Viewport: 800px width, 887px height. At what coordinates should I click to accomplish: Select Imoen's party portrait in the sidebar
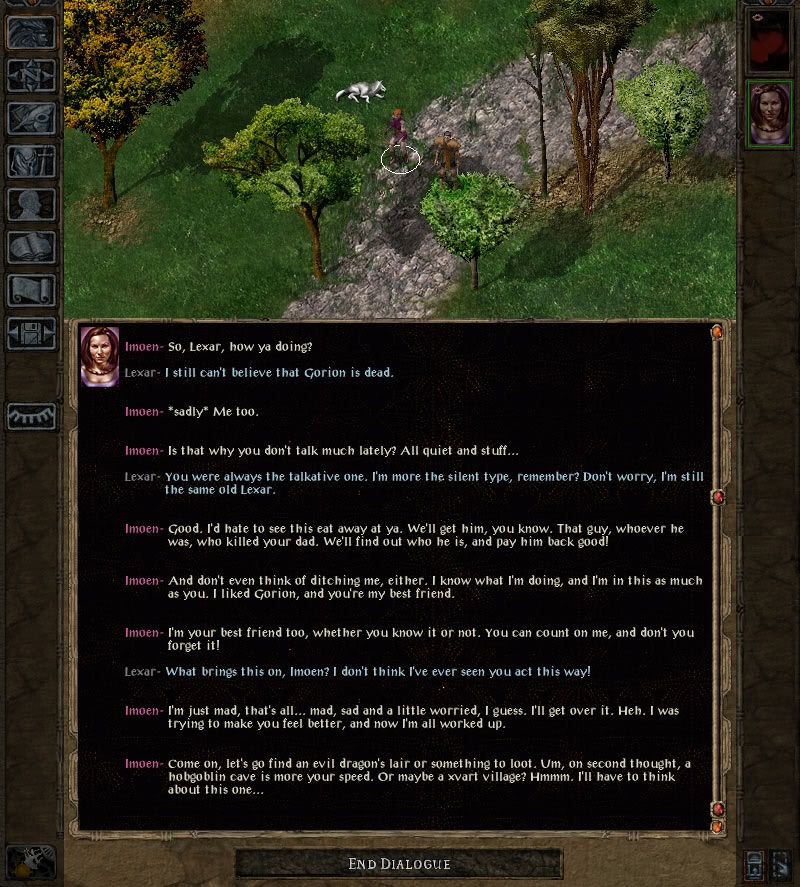(770, 112)
